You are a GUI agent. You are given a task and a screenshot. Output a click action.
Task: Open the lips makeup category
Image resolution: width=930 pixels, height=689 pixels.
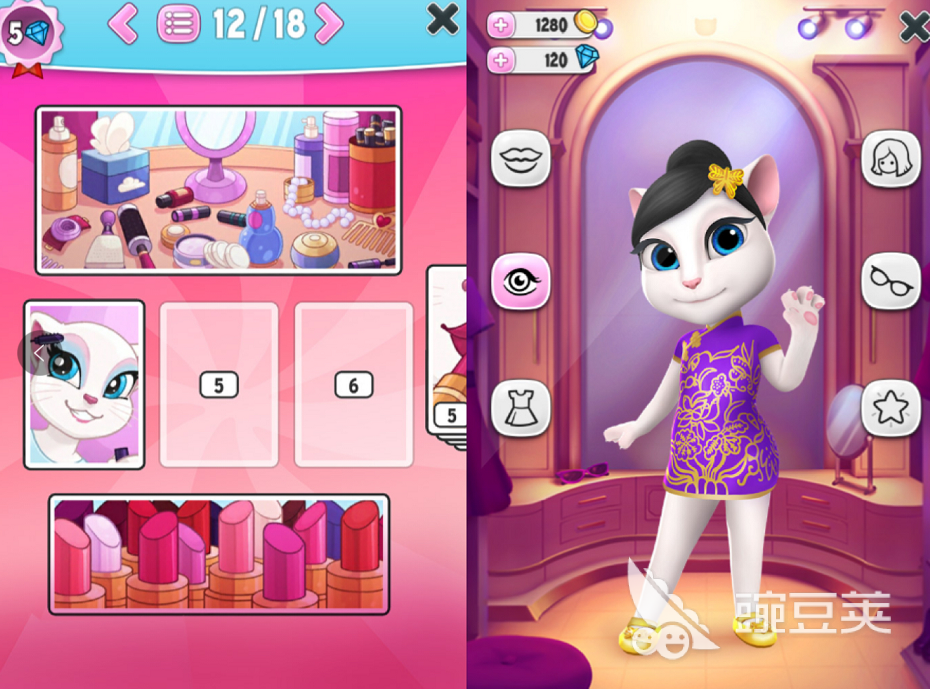point(520,158)
